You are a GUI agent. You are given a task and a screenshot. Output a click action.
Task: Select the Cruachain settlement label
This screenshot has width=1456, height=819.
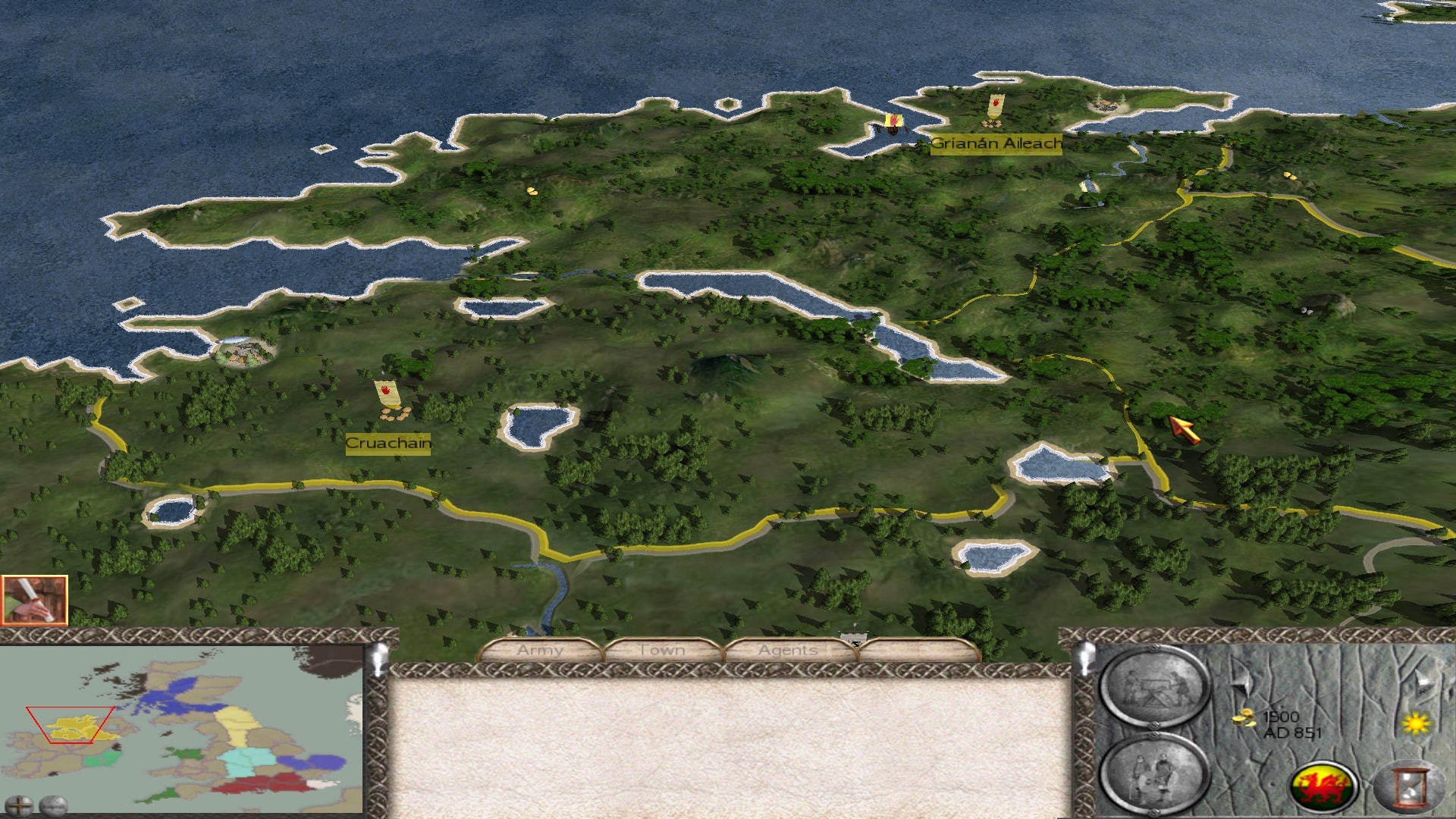388,444
